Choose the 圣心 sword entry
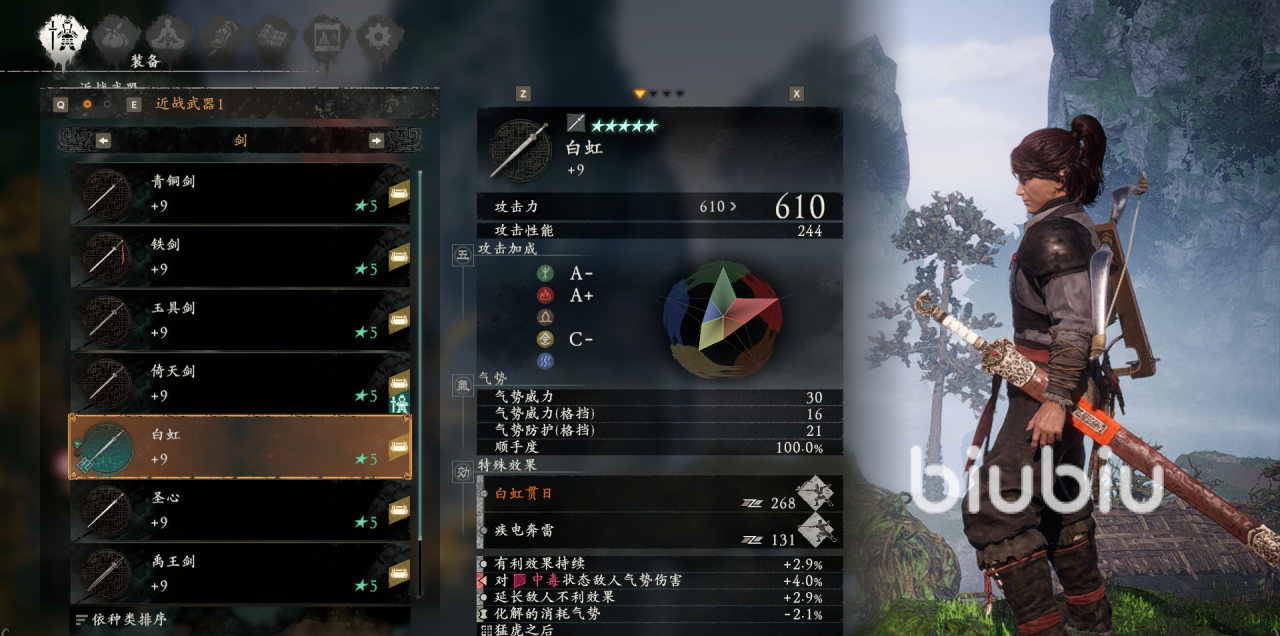Screen dimensions: 1280x636 [240, 510]
